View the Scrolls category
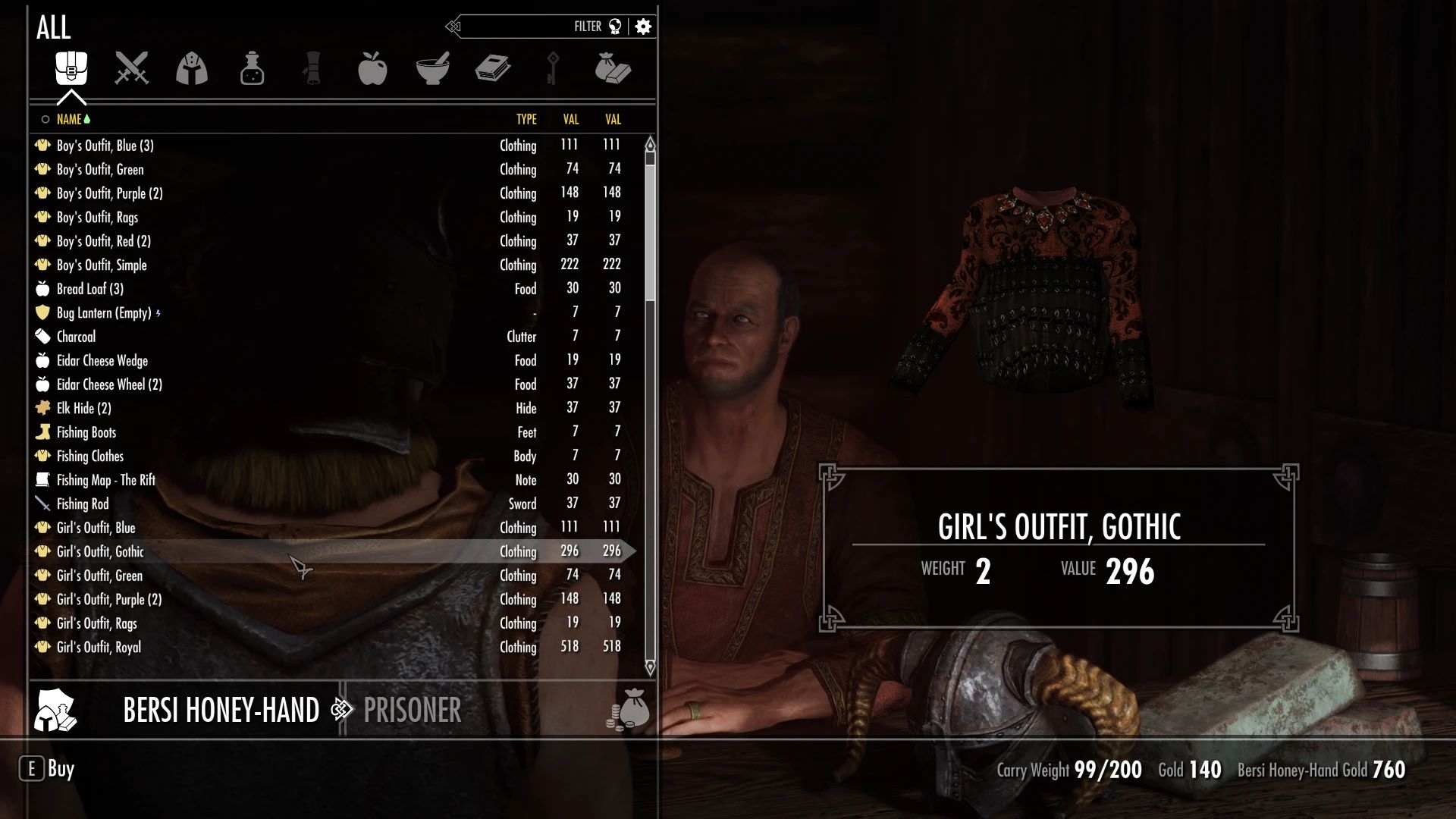This screenshot has width=1456, height=819. (x=313, y=68)
